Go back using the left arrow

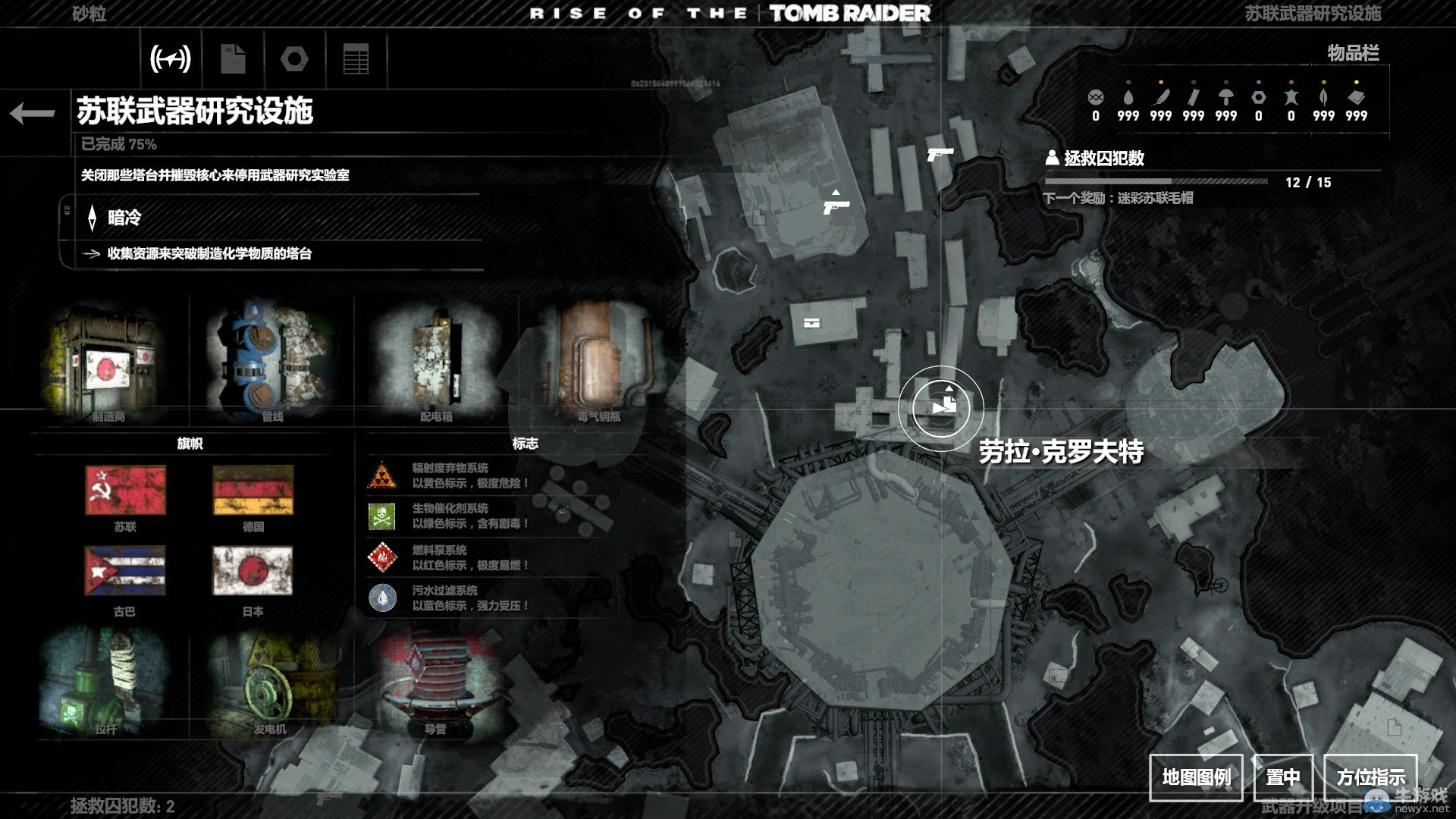pyautogui.click(x=33, y=114)
